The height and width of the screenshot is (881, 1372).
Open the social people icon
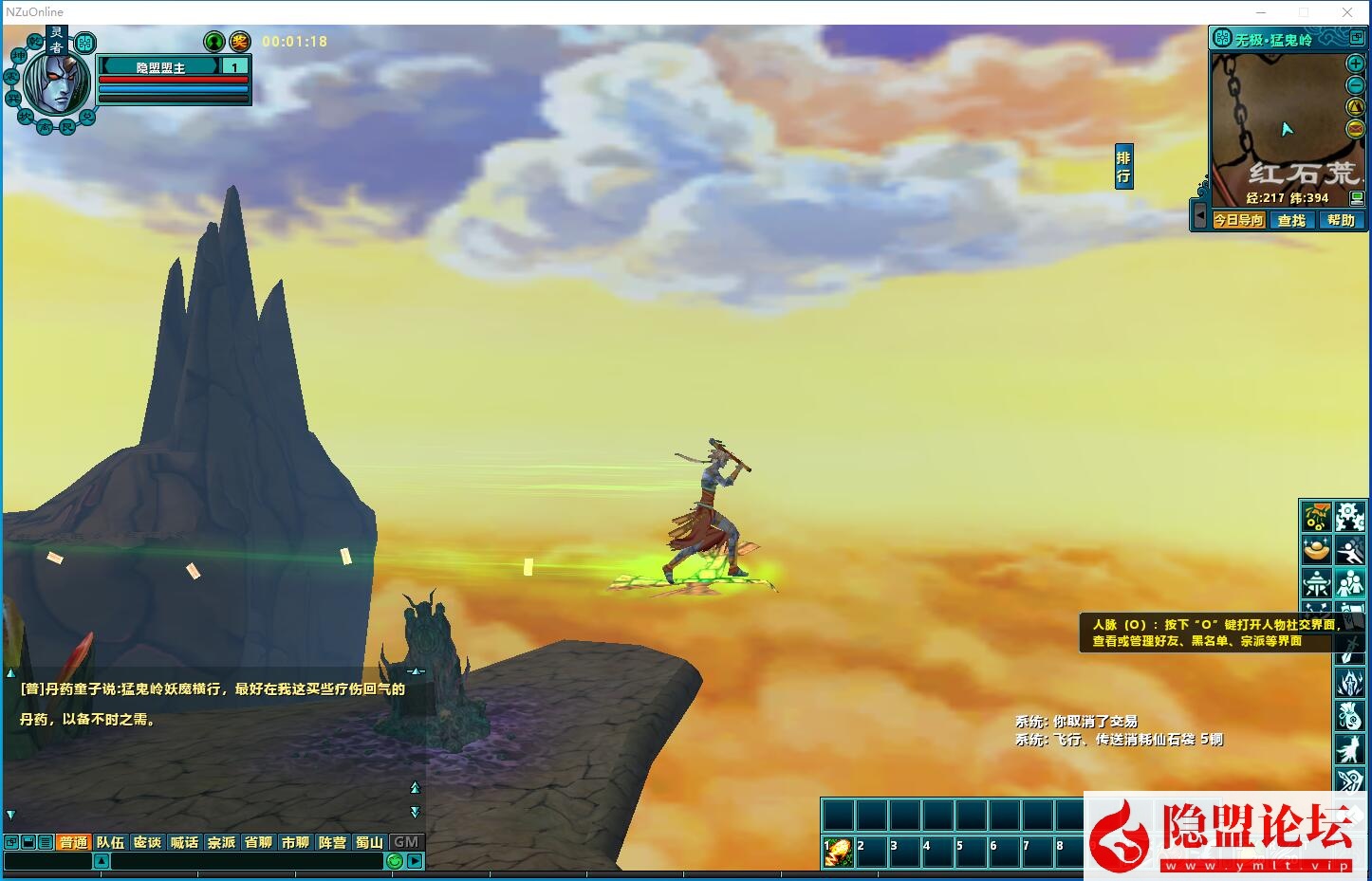click(1349, 582)
